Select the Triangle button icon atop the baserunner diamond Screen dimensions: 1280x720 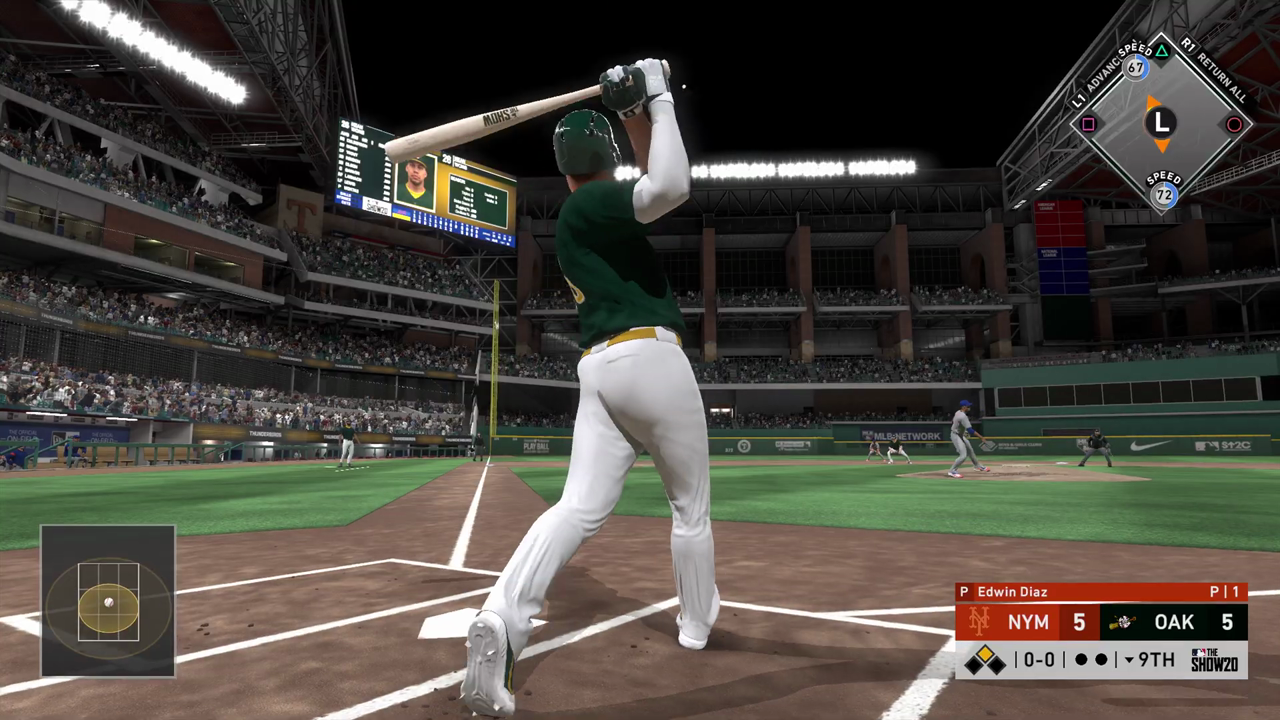point(1162,50)
